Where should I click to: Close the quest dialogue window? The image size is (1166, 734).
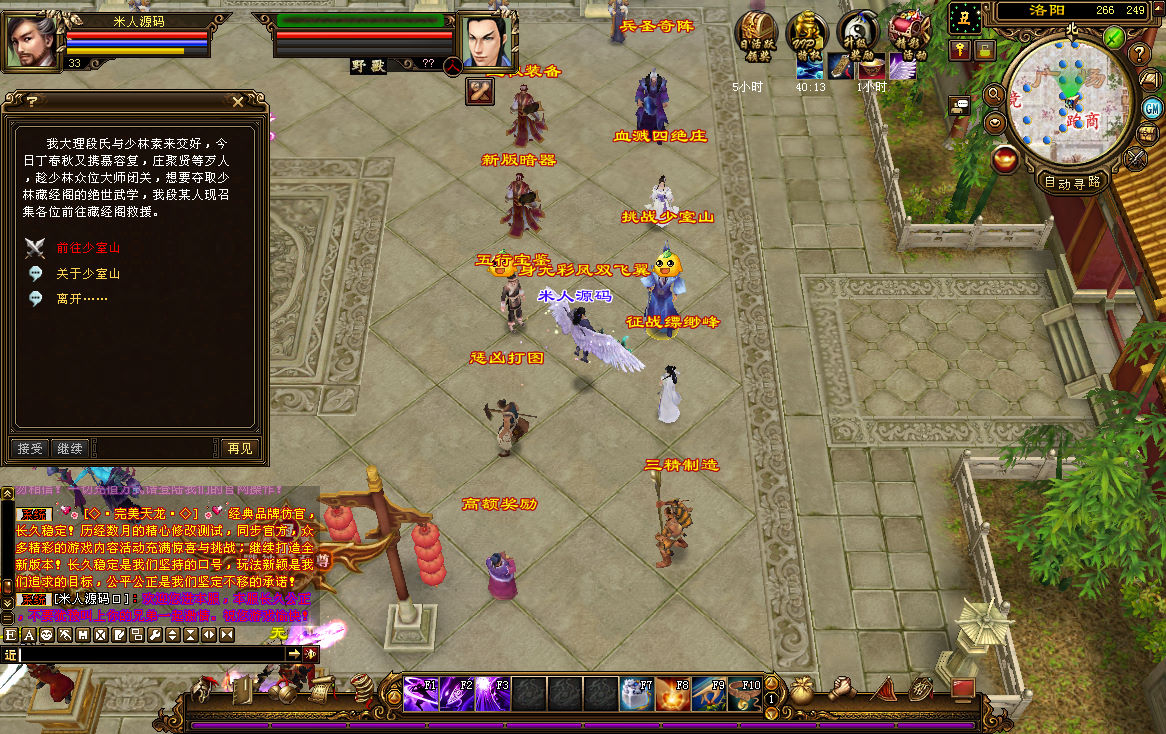(237, 101)
